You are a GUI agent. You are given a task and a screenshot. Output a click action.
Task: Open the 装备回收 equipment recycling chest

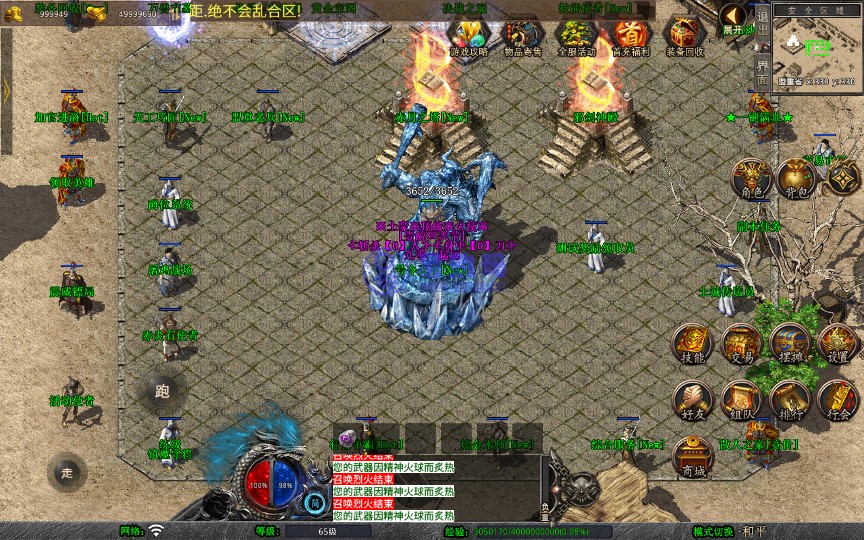(x=684, y=38)
